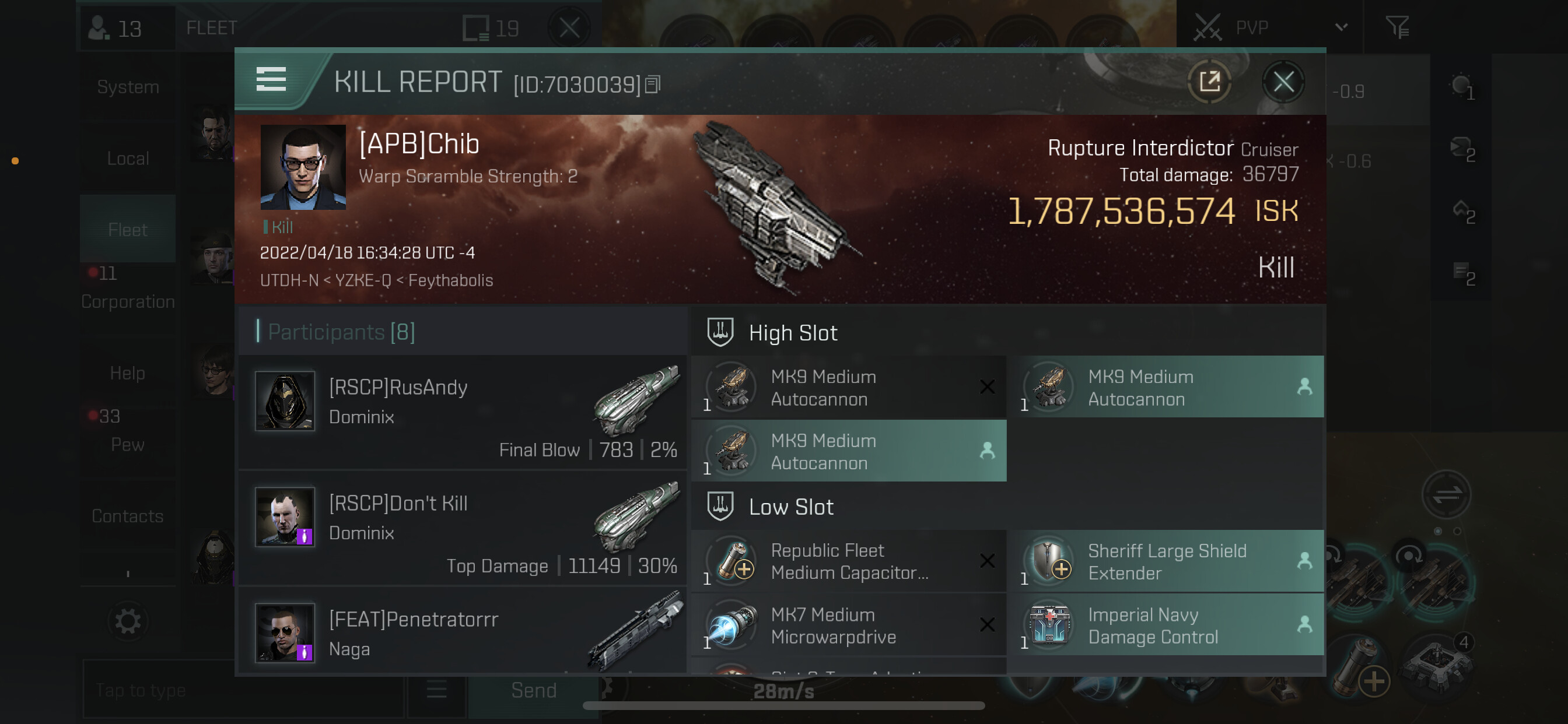Close the Fleet chat window
The width and height of the screenshot is (1568, 724).
[x=569, y=27]
